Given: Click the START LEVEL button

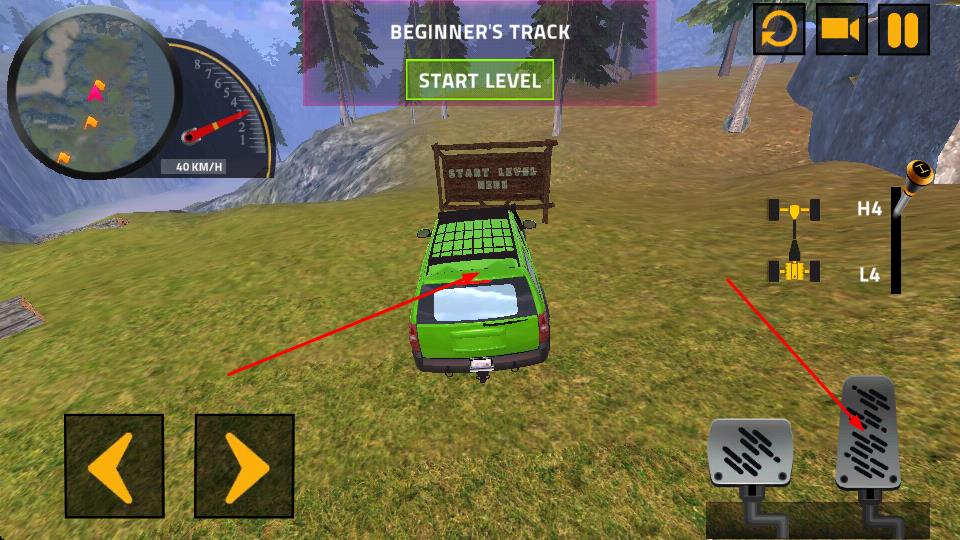Looking at the screenshot, I should 480,81.
